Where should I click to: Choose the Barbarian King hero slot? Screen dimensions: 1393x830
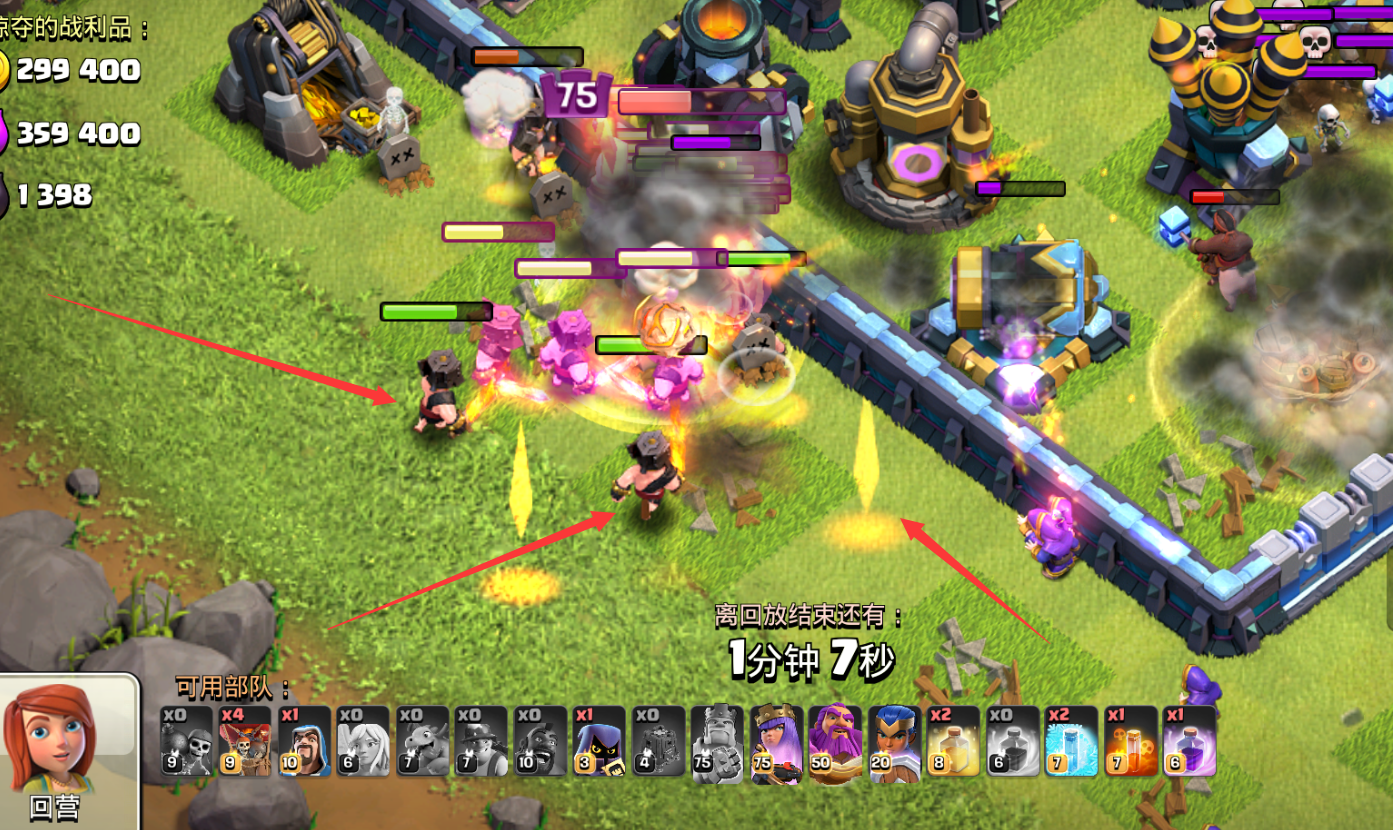(718, 741)
